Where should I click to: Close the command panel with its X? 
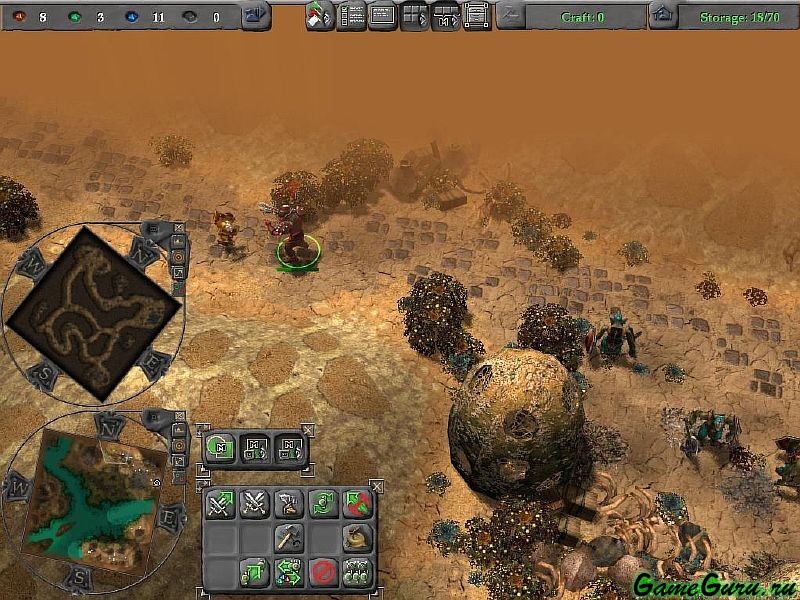tap(375, 487)
